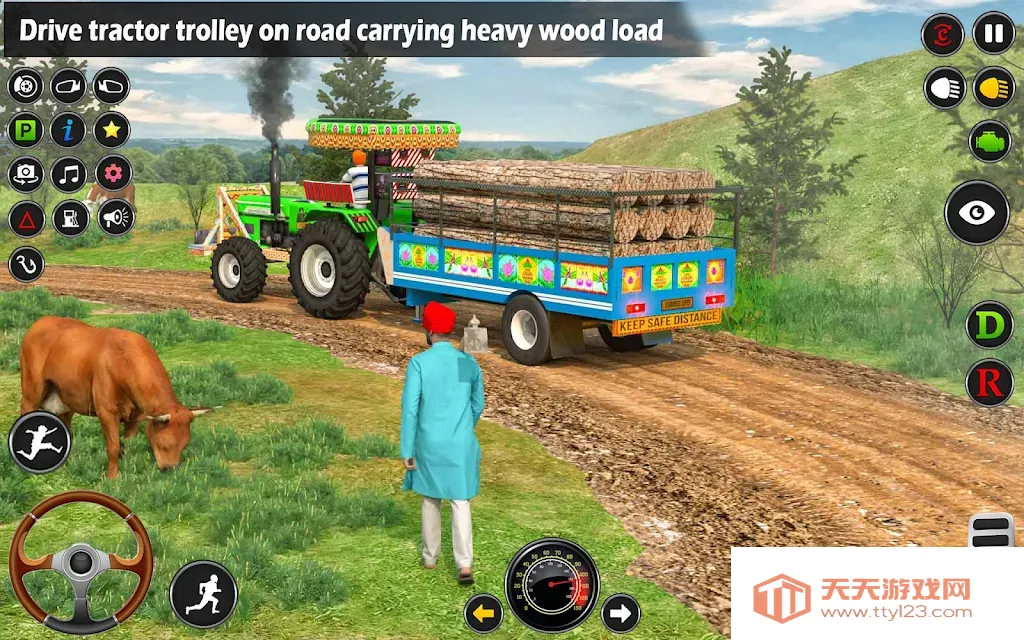
Task: Tap the green engine icon
Action: 989,141
